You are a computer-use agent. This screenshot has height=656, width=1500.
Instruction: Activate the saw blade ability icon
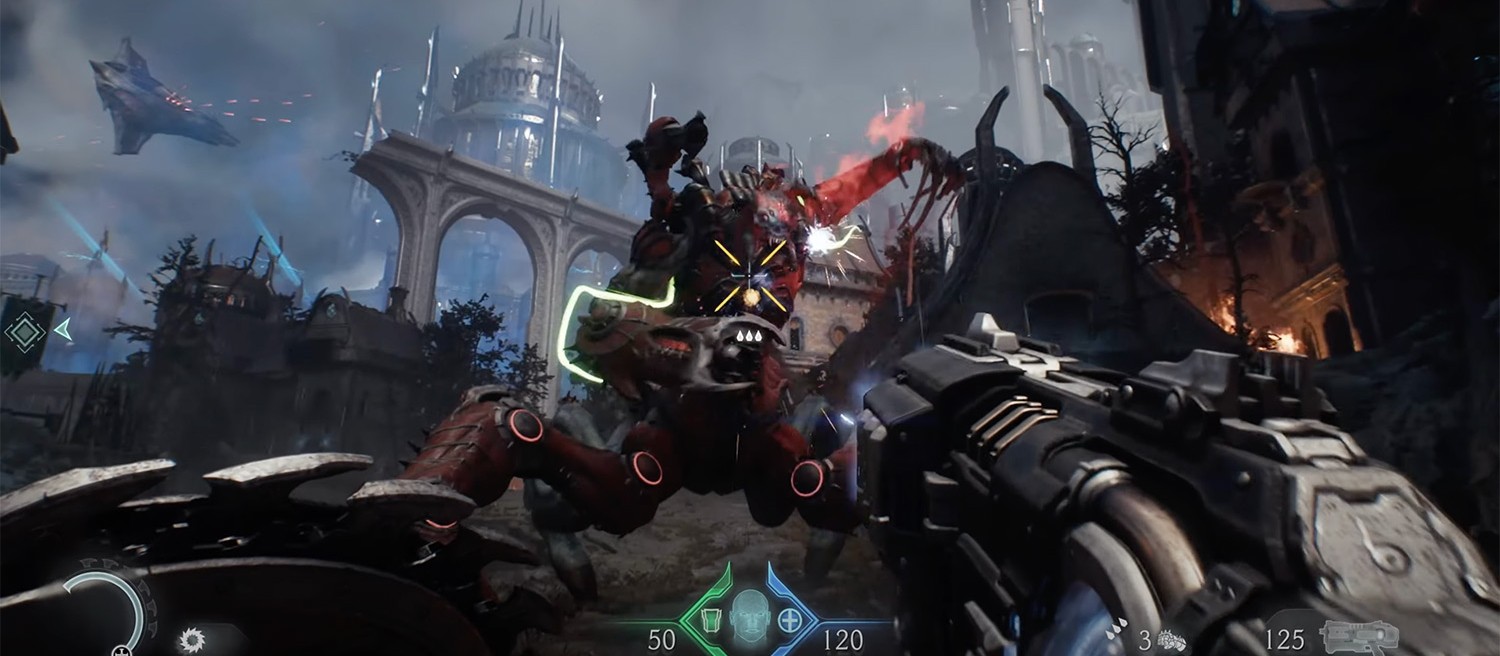[190, 639]
